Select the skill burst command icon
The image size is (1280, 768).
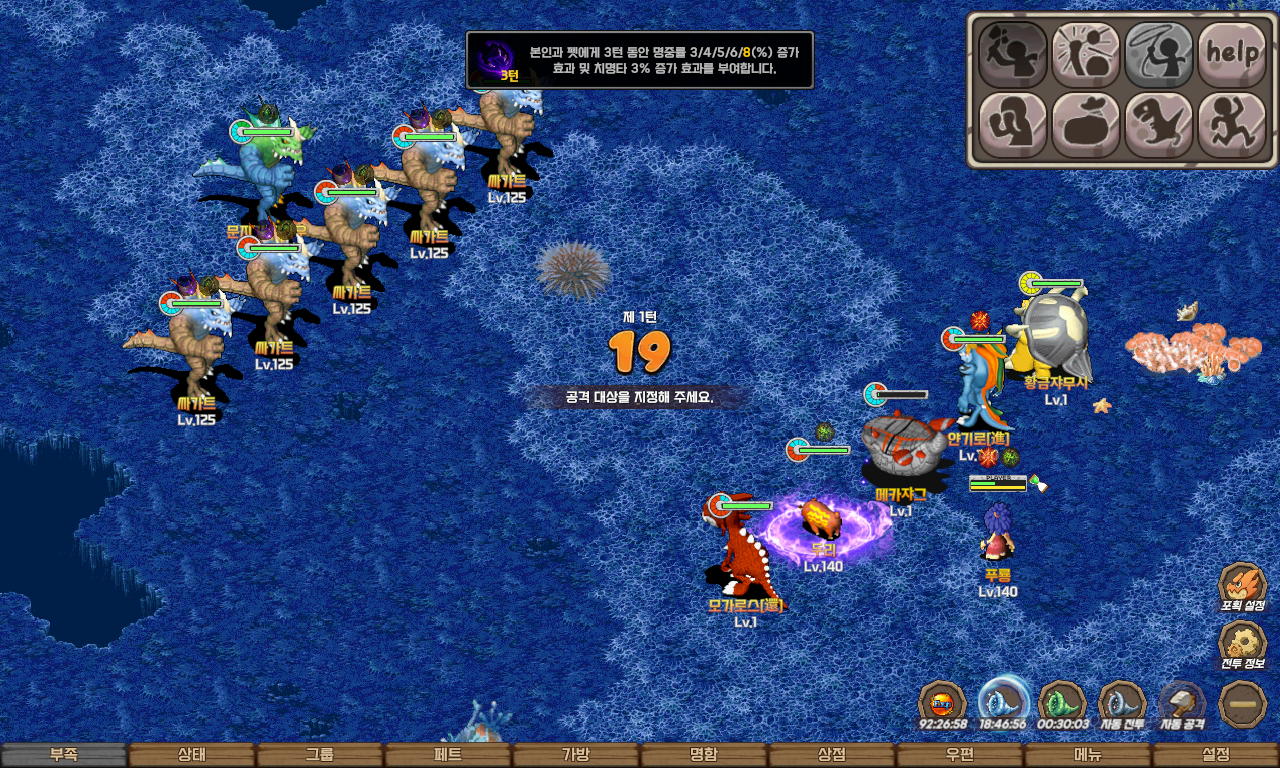point(1085,54)
